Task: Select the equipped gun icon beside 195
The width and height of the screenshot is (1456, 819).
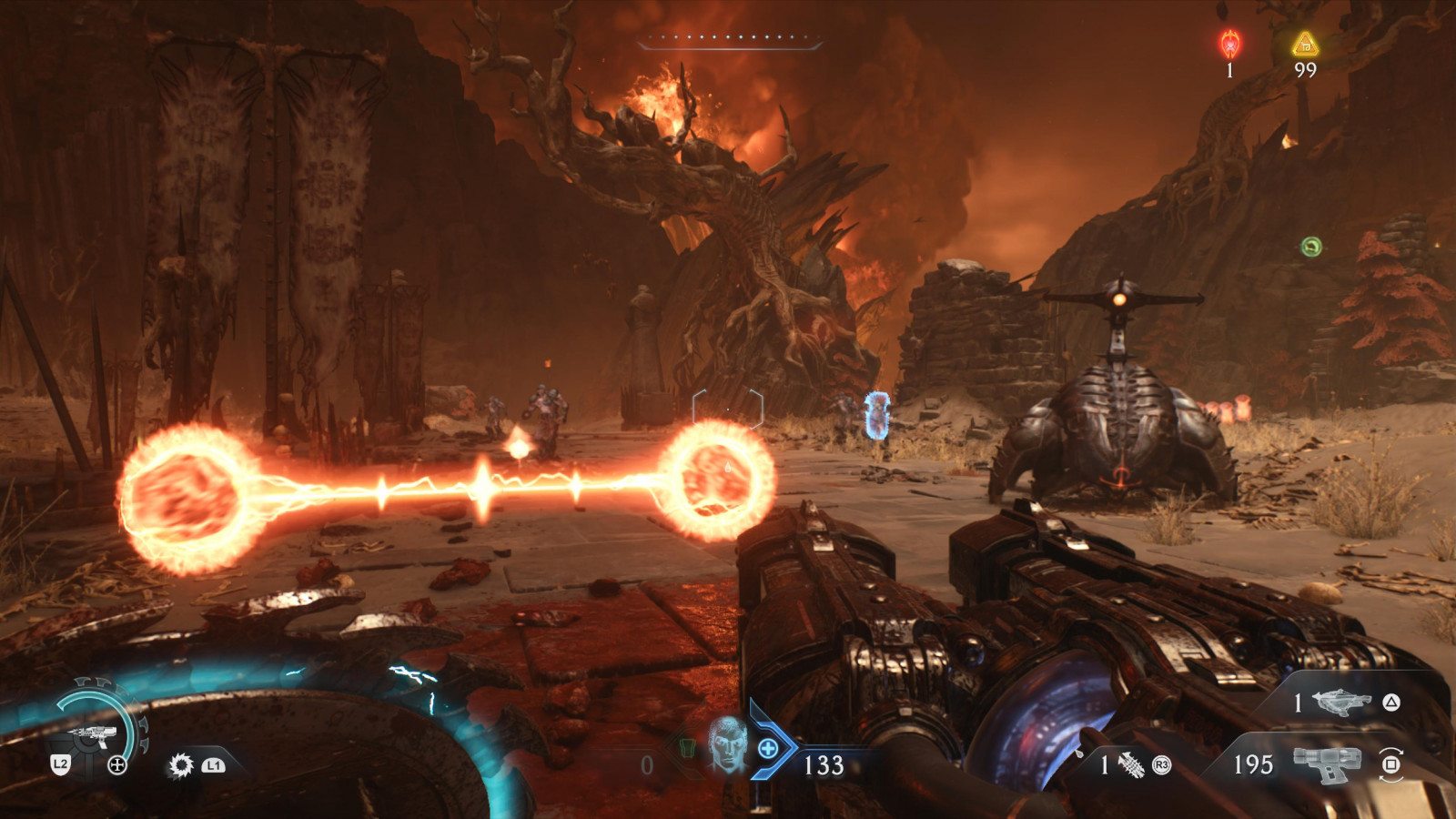Action: pos(1327,764)
